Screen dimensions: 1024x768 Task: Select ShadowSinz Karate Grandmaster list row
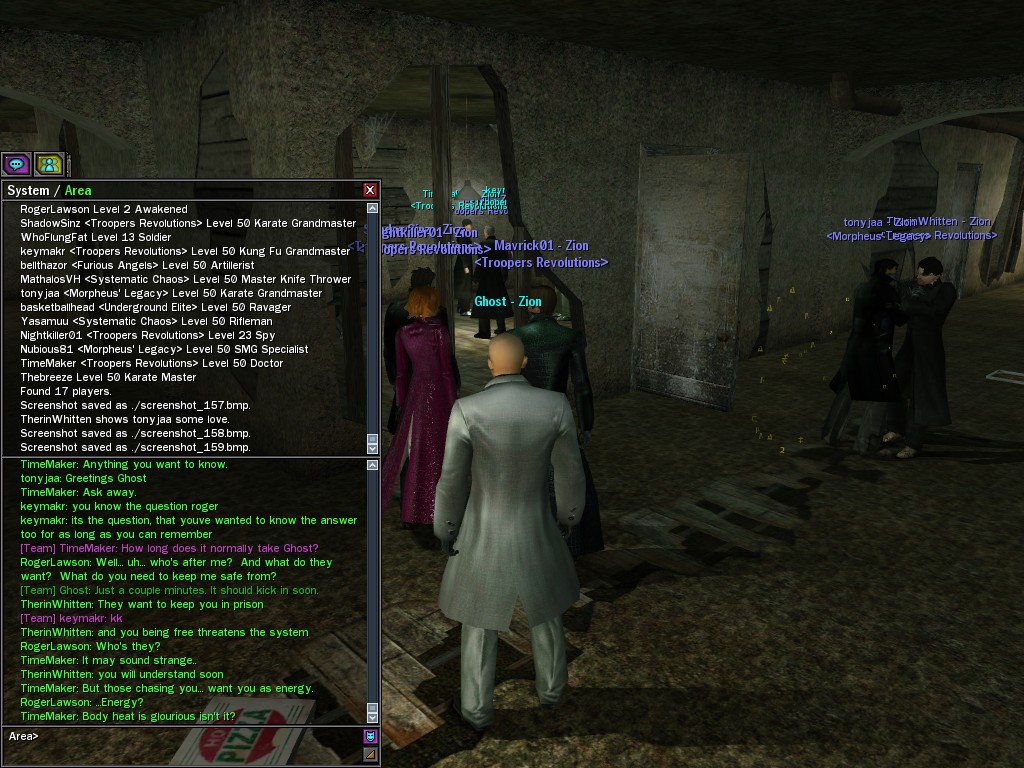pos(188,223)
